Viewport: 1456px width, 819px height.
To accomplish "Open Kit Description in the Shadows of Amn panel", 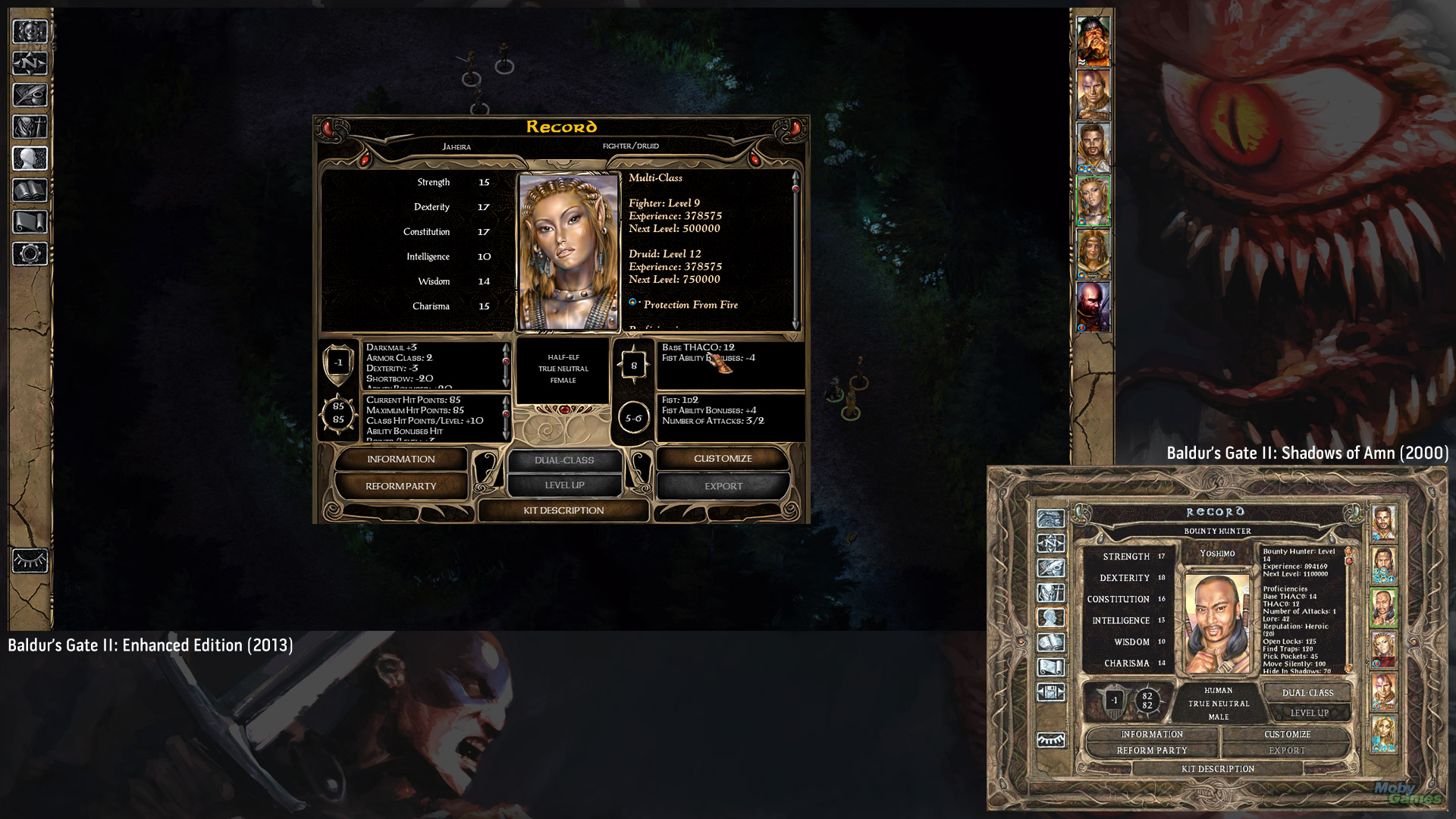I will click(1217, 769).
